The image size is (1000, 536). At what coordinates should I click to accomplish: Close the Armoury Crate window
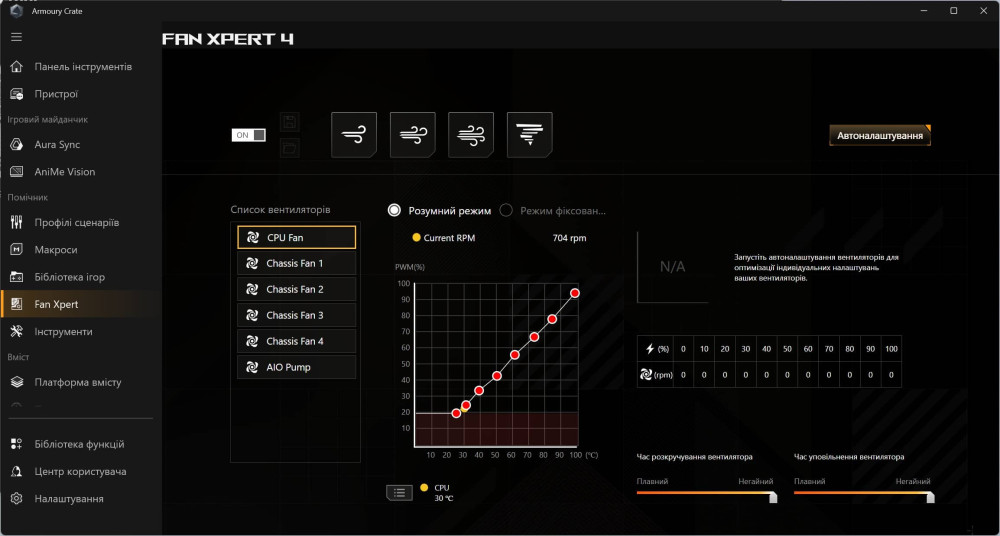coord(981,11)
